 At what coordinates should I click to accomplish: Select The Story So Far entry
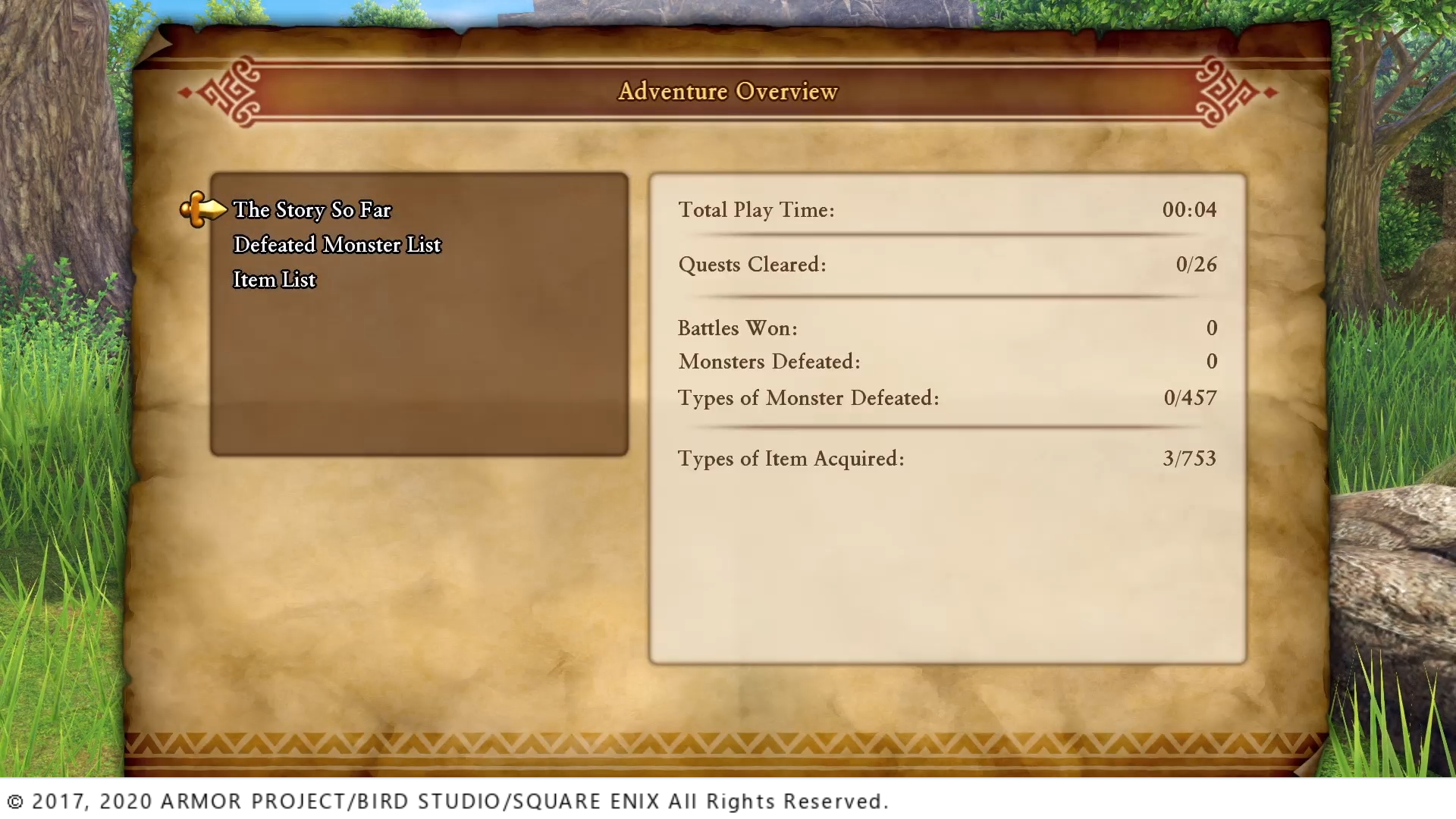point(312,210)
